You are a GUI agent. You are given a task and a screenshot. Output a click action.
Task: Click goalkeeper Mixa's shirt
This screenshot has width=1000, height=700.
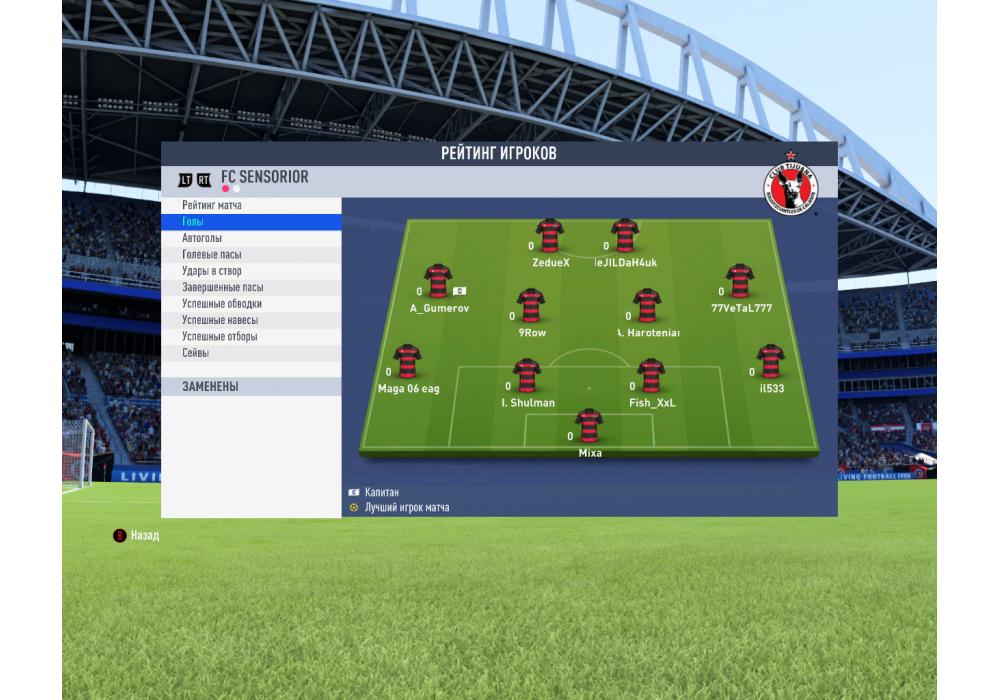click(589, 425)
